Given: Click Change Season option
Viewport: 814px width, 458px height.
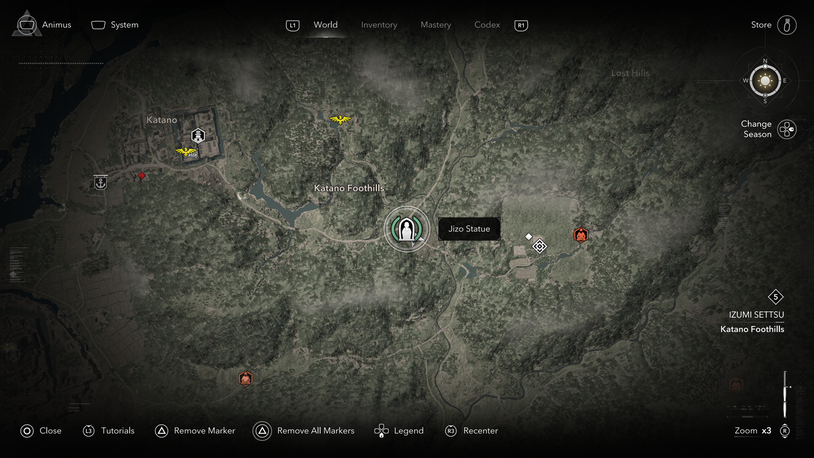Looking at the screenshot, I should [x=768, y=129].
